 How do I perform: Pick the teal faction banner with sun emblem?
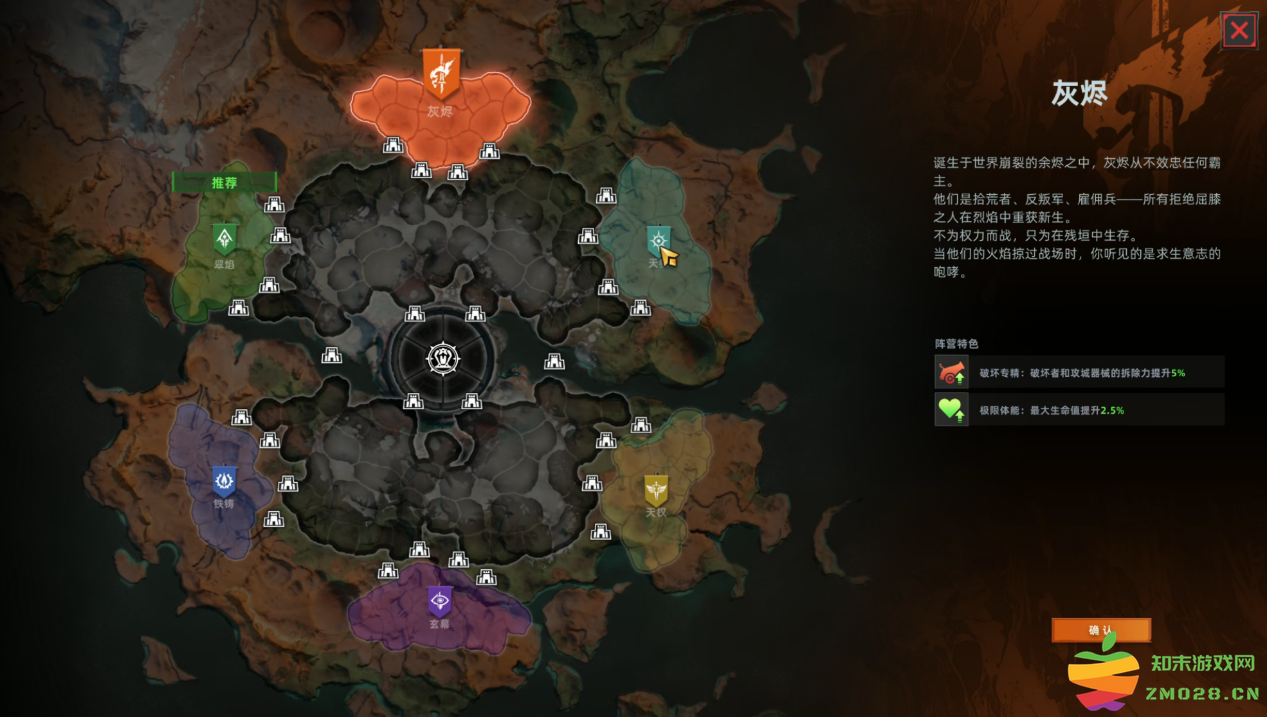[x=657, y=240]
